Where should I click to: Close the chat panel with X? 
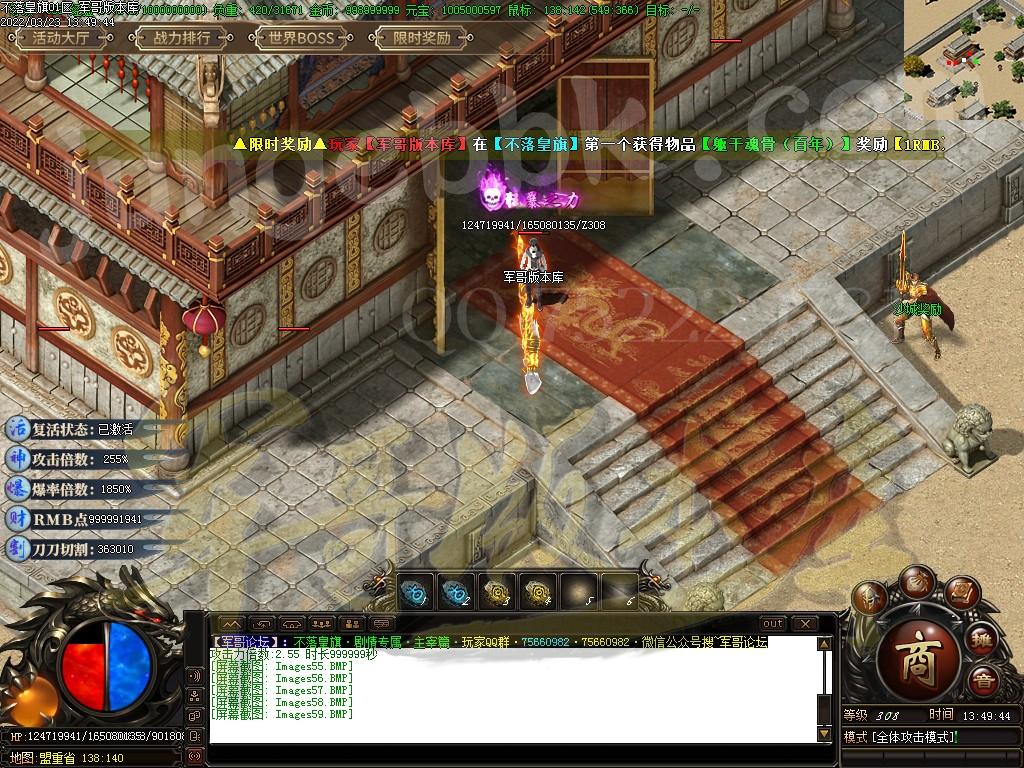(x=804, y=624)
